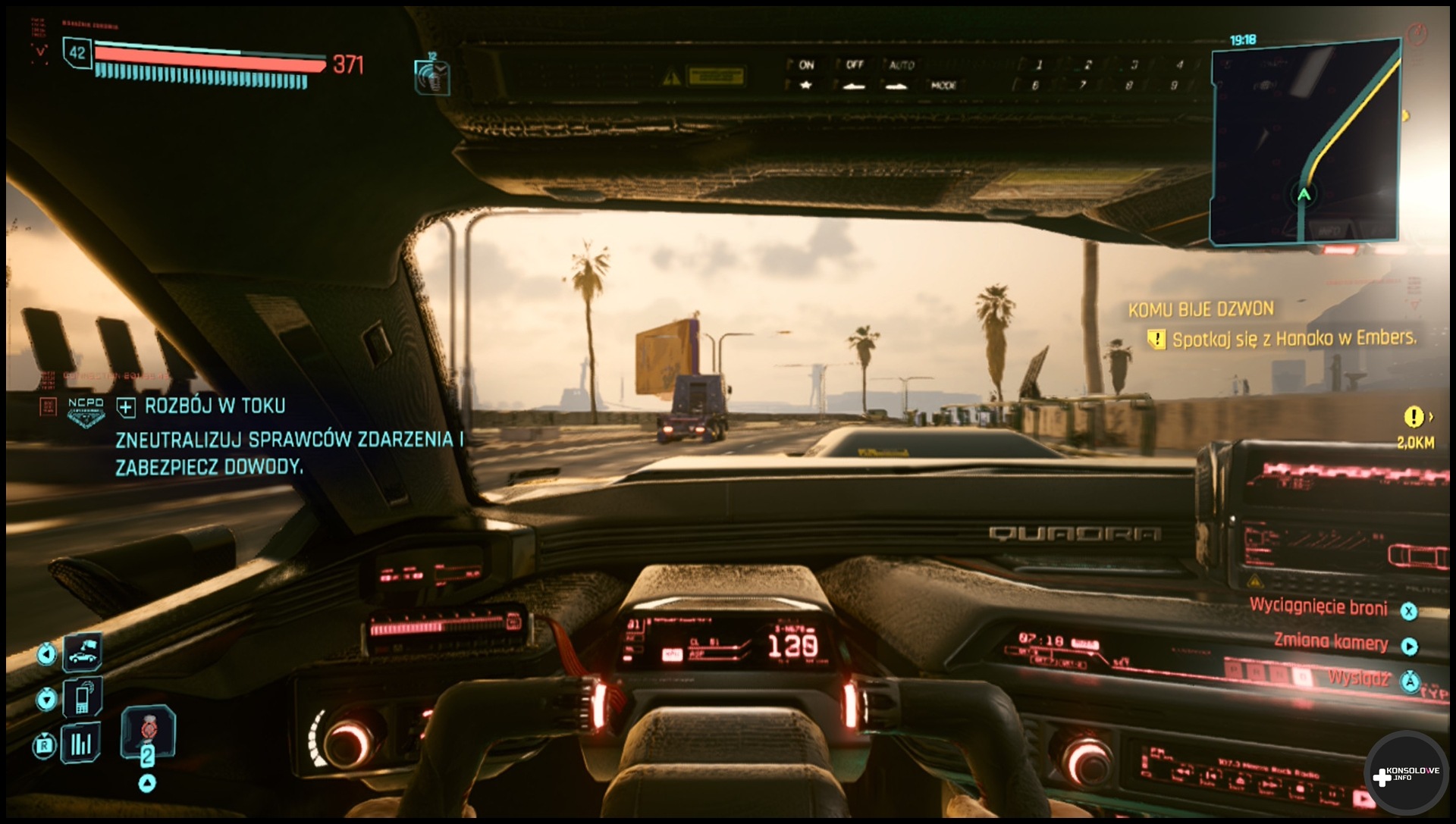Click the yellow quest marker above 2,0KM
Viewport: 1456px width, 824px height.
click(x=1414, y=417)
